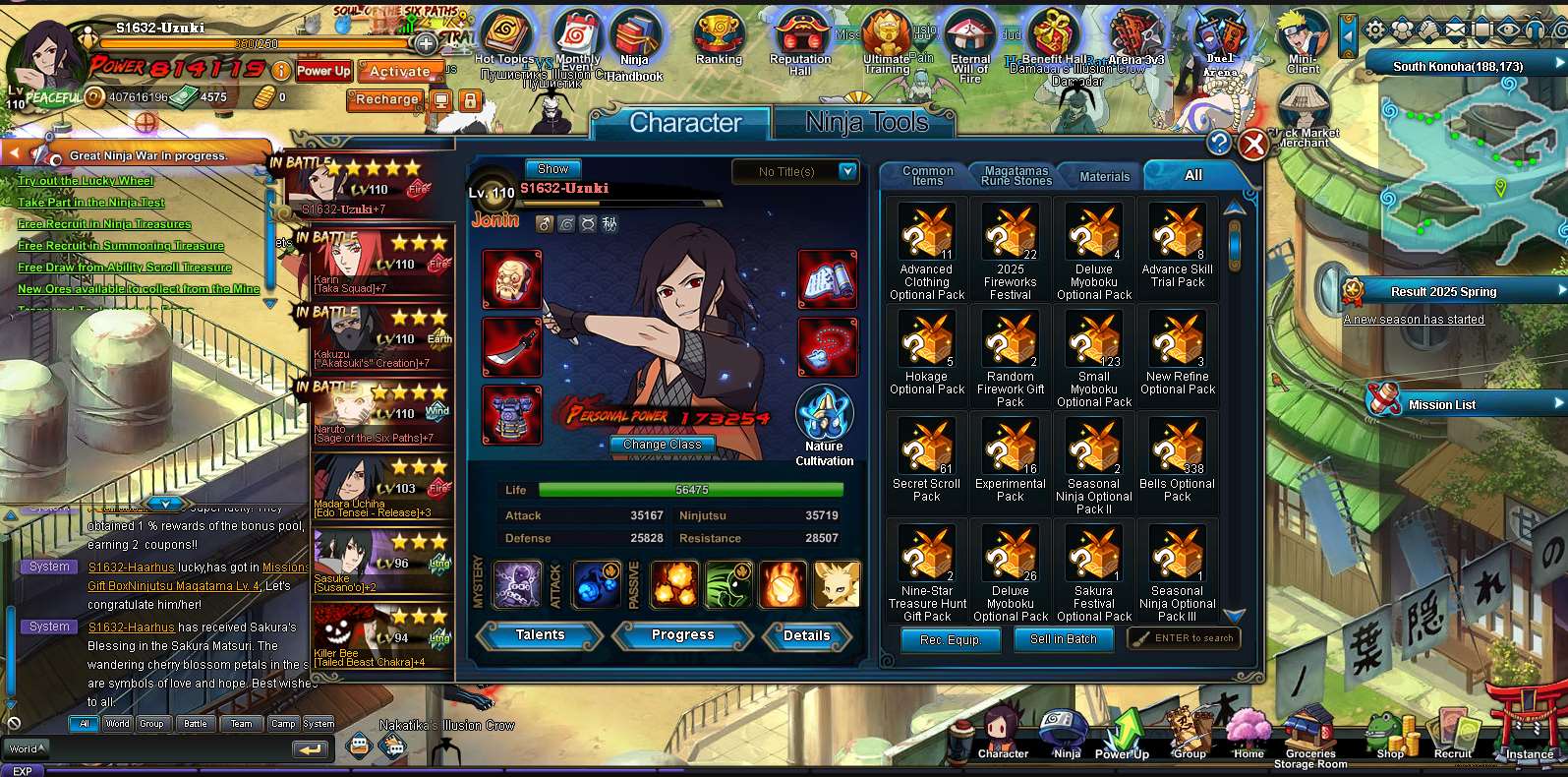Switch to the Ninja Tools tab
The height and width of the screenshot is (777, 1568).
865,121
